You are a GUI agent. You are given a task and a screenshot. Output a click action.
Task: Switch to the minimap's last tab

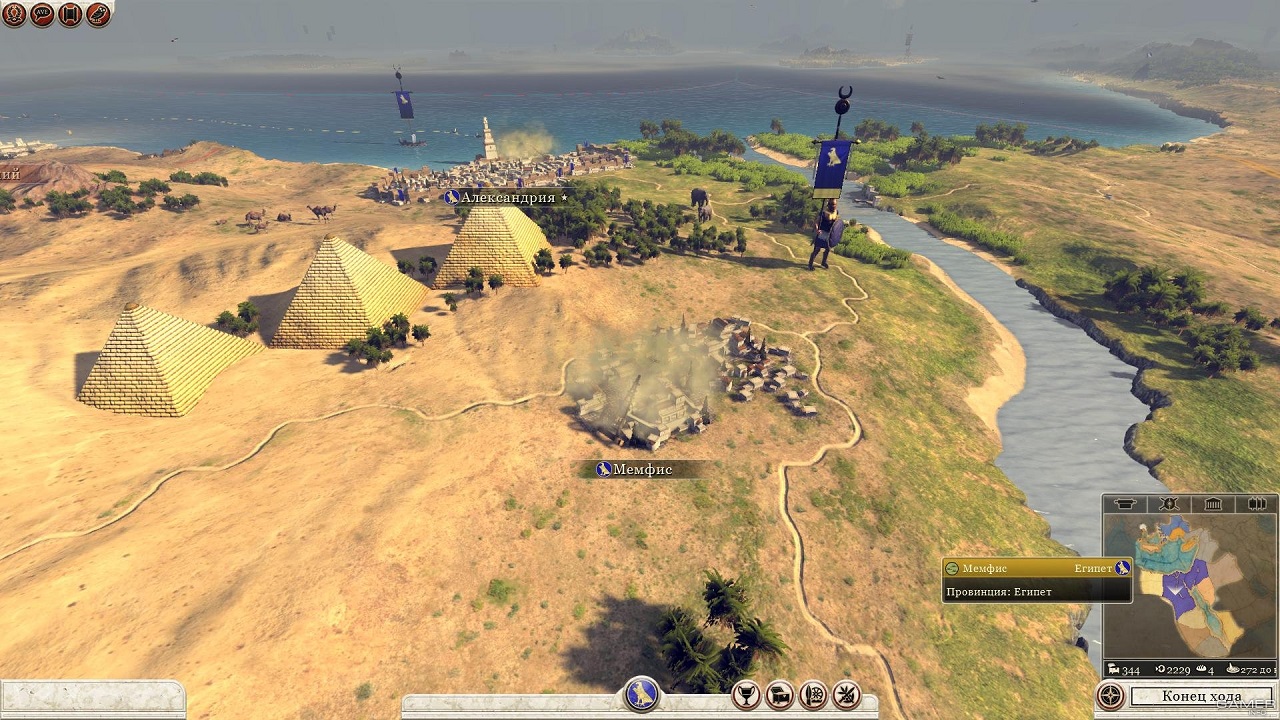(x=1257, y=504)
